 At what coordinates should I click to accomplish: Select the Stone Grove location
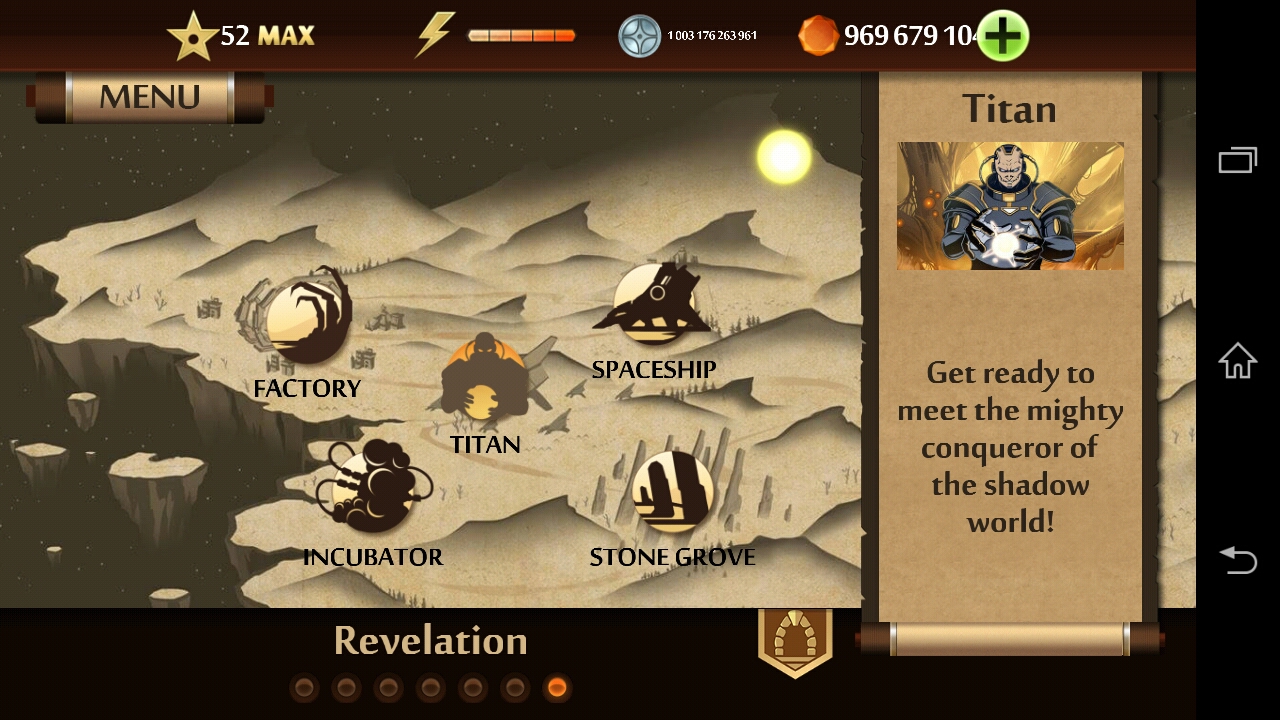(x=672, y=491)
